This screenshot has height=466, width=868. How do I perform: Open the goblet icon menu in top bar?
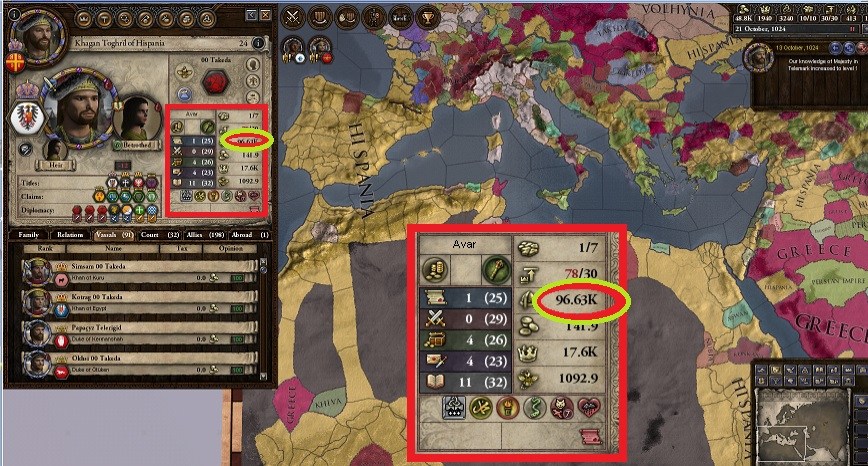coord(426,16)
